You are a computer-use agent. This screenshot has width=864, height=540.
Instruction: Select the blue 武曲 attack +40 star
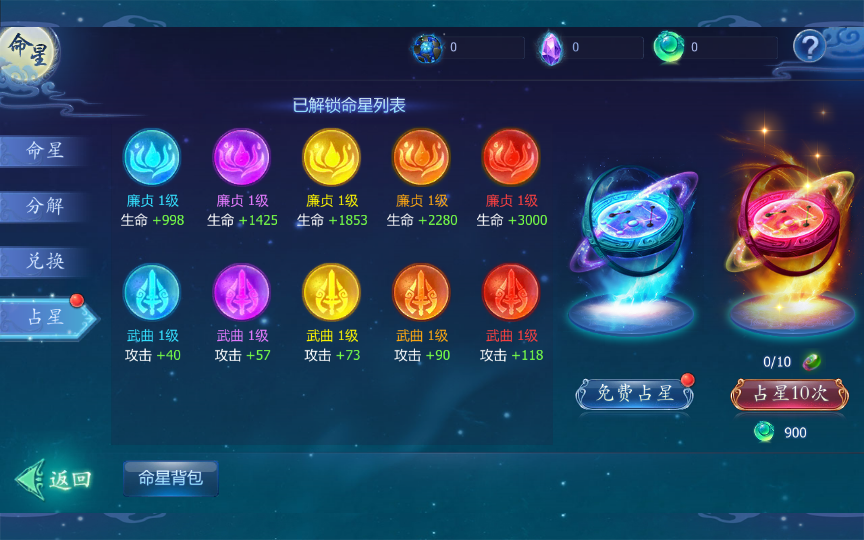152,292
